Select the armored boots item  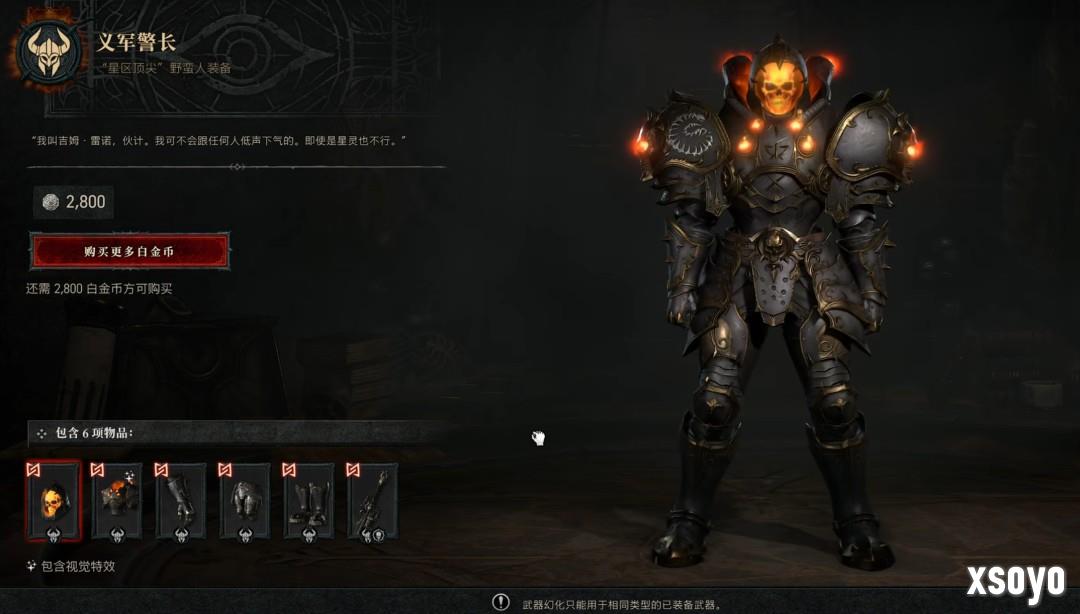click(x=309, y=501)
